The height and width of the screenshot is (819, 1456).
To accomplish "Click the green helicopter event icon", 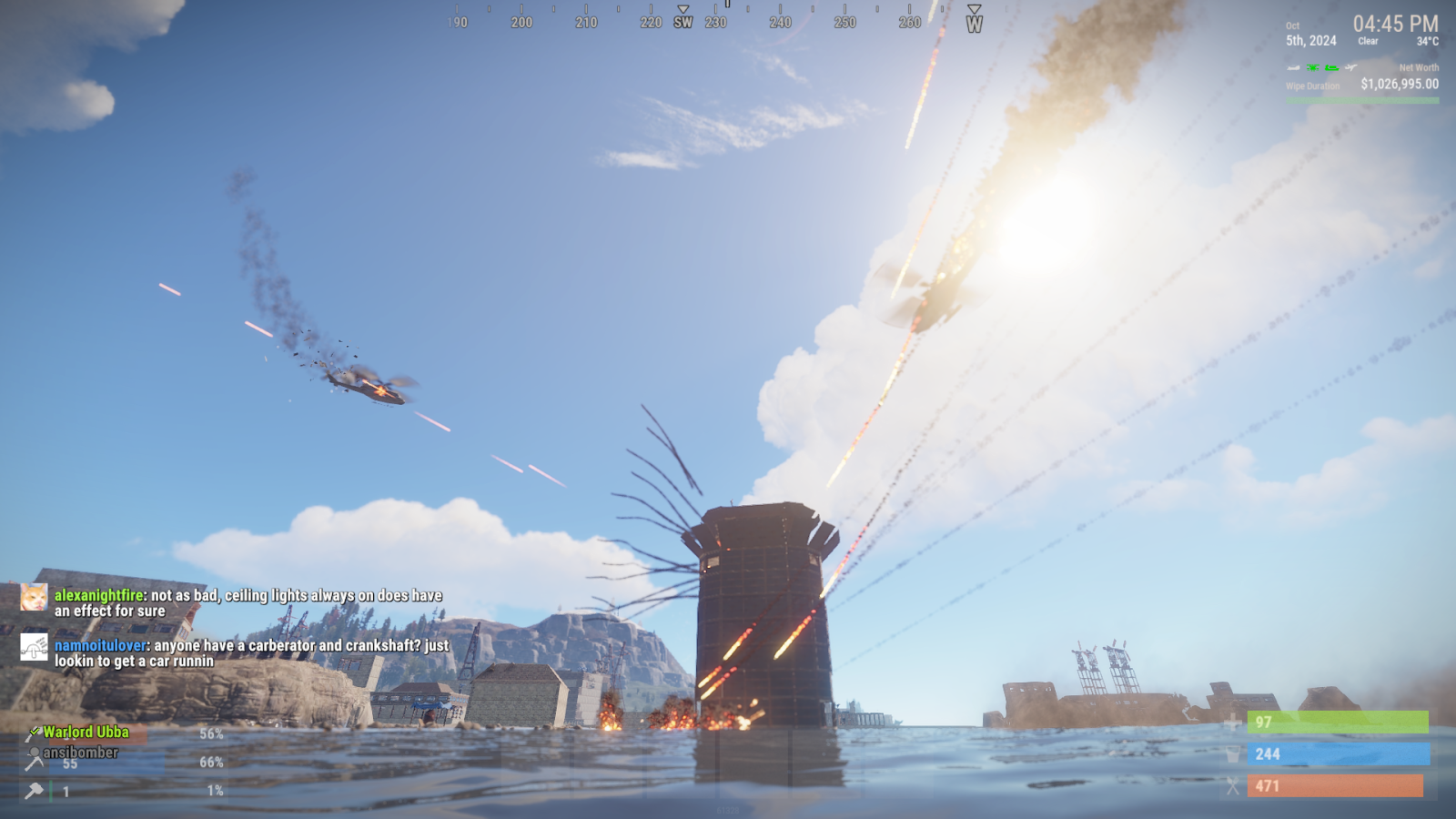I will tap(1313, 67).
